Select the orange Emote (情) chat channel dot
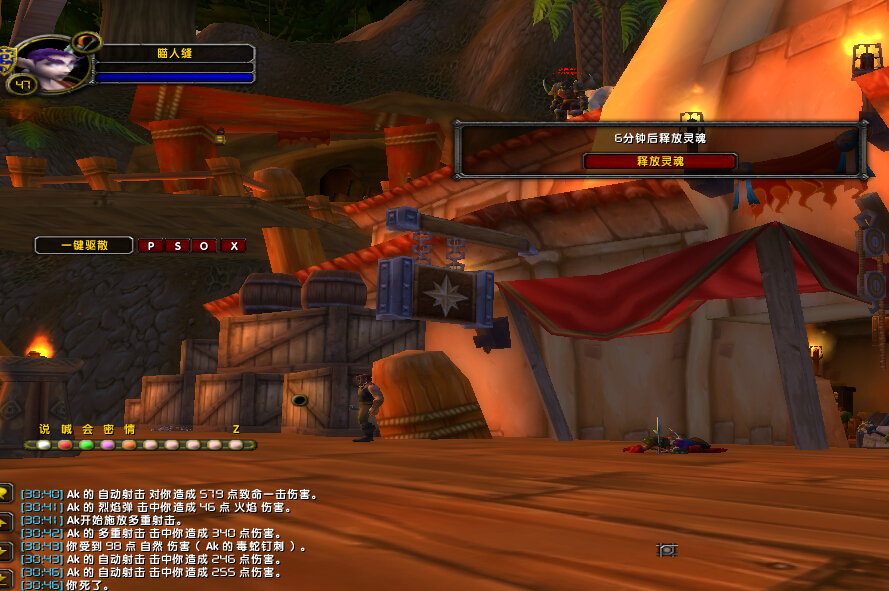Screen dimensions: 889x591 tap(129, 445)
